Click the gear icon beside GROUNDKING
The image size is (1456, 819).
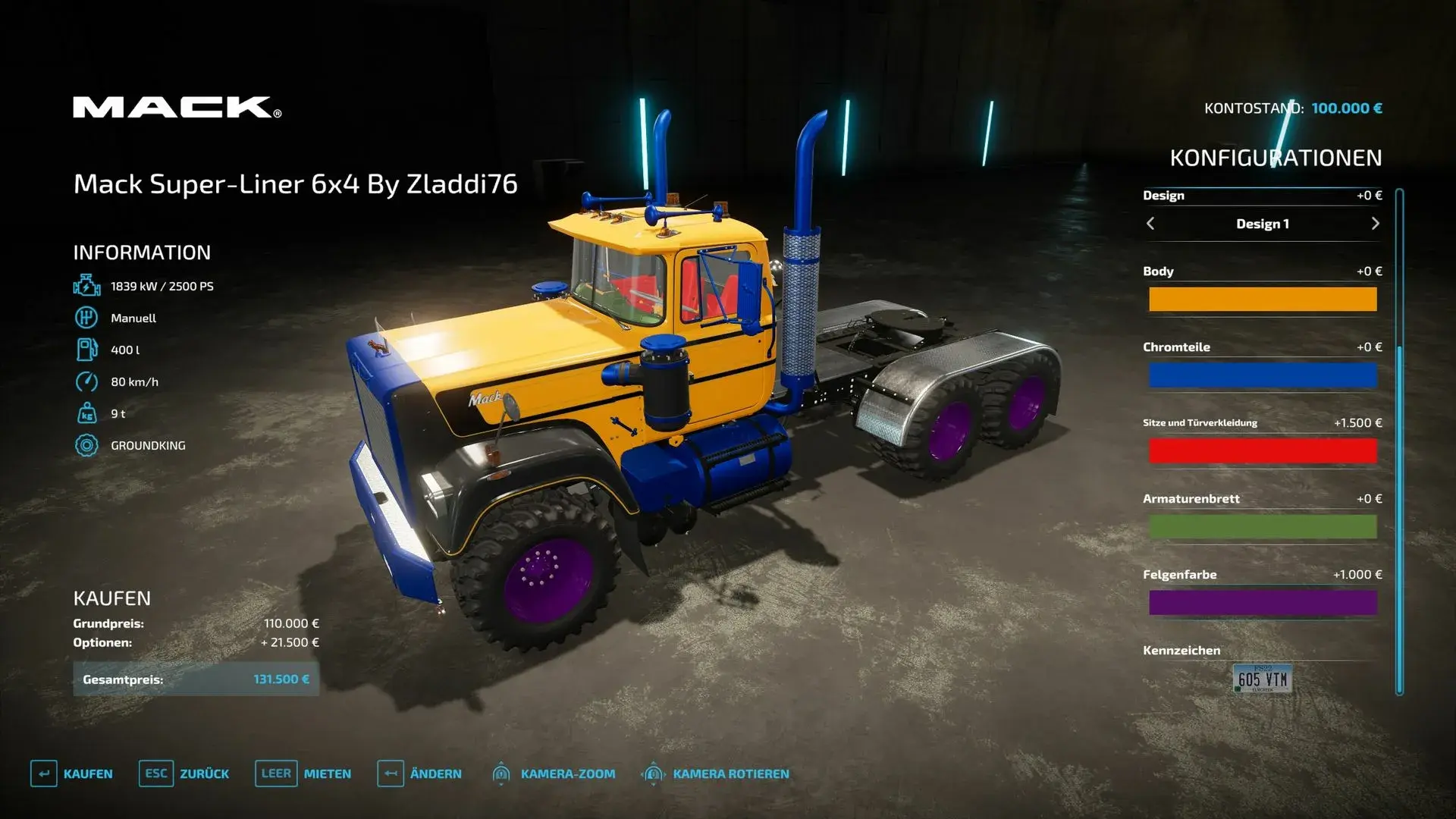[x=86, y=445]
